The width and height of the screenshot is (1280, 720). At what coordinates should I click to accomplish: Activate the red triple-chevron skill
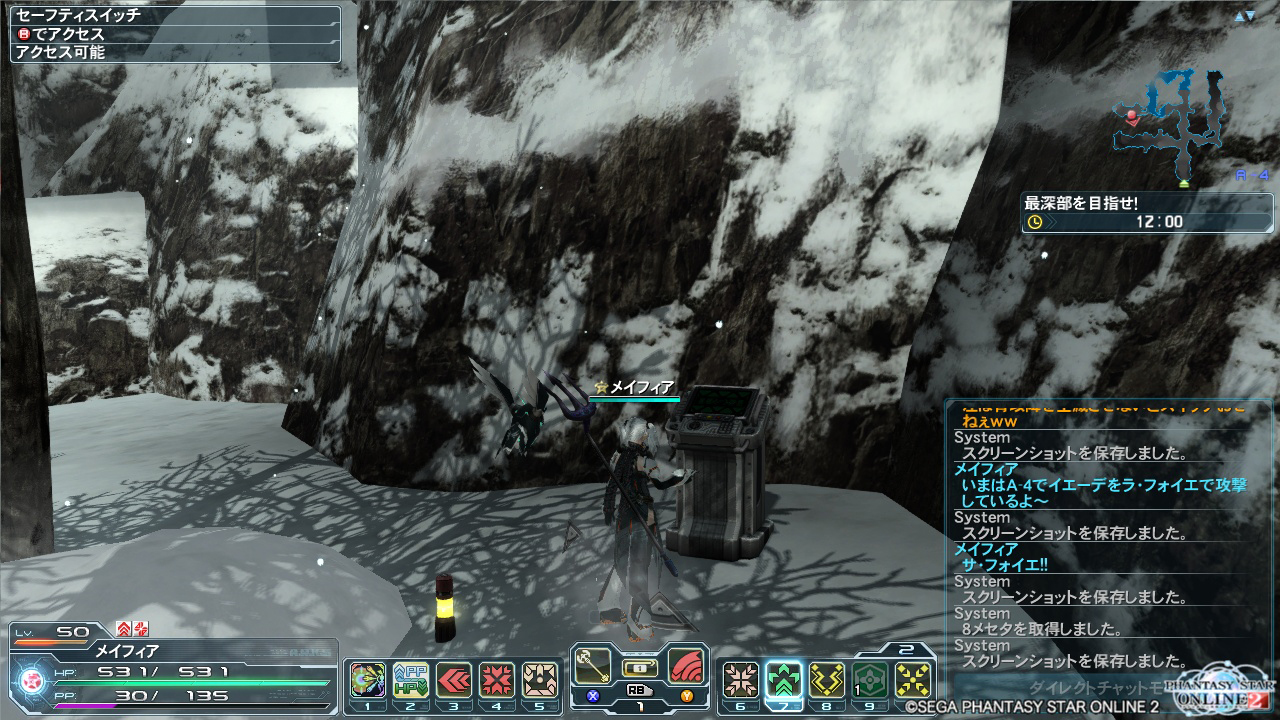pyautogui.click(x=453, y=679)
